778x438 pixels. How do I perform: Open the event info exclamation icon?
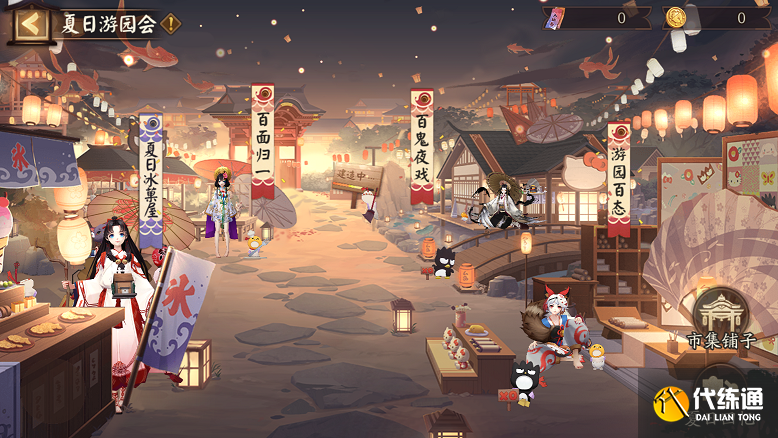point(171,24)
